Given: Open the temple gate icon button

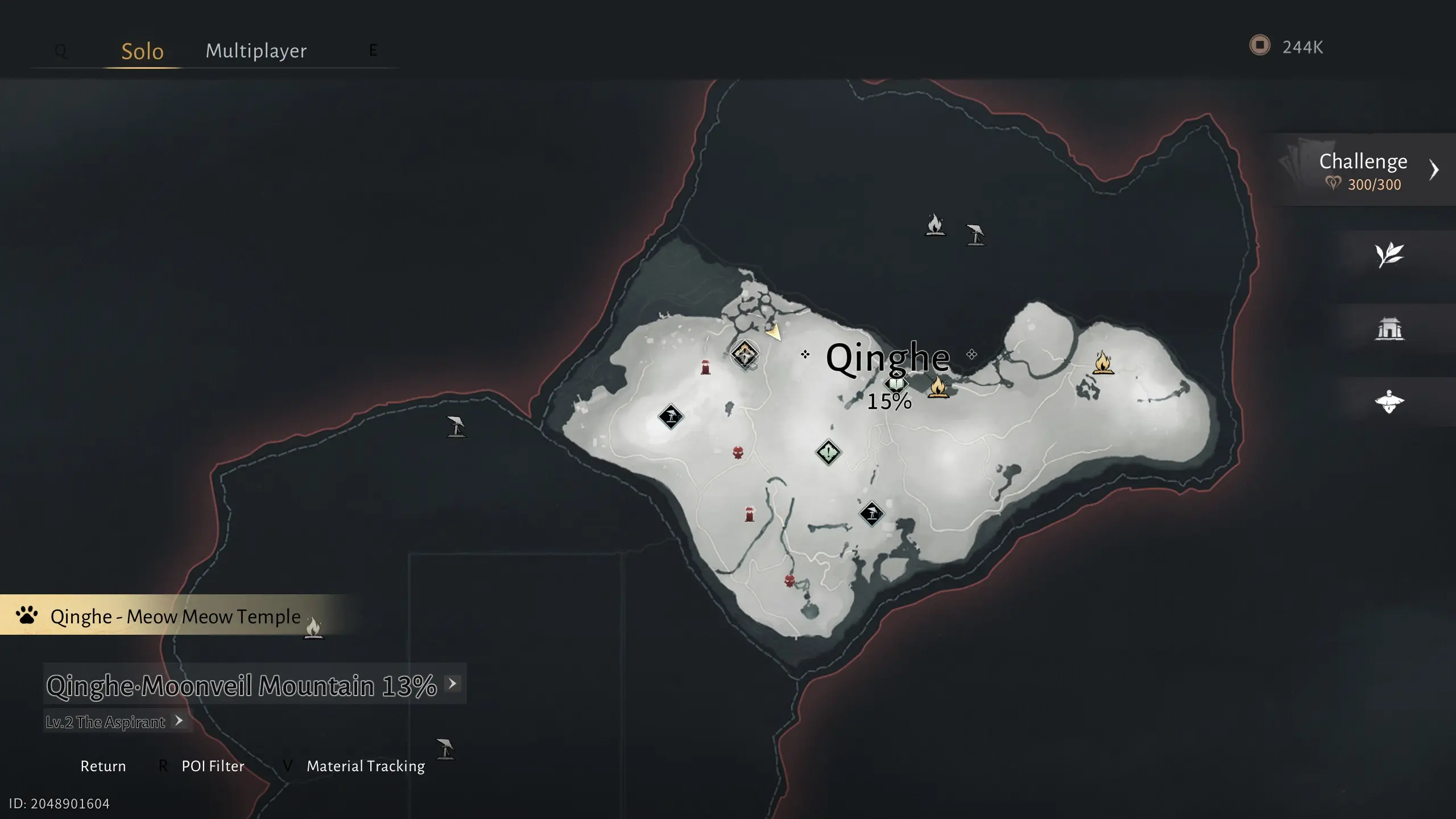Looking at the screenshot, I should pyautogui.click(x=1389, y=328).
